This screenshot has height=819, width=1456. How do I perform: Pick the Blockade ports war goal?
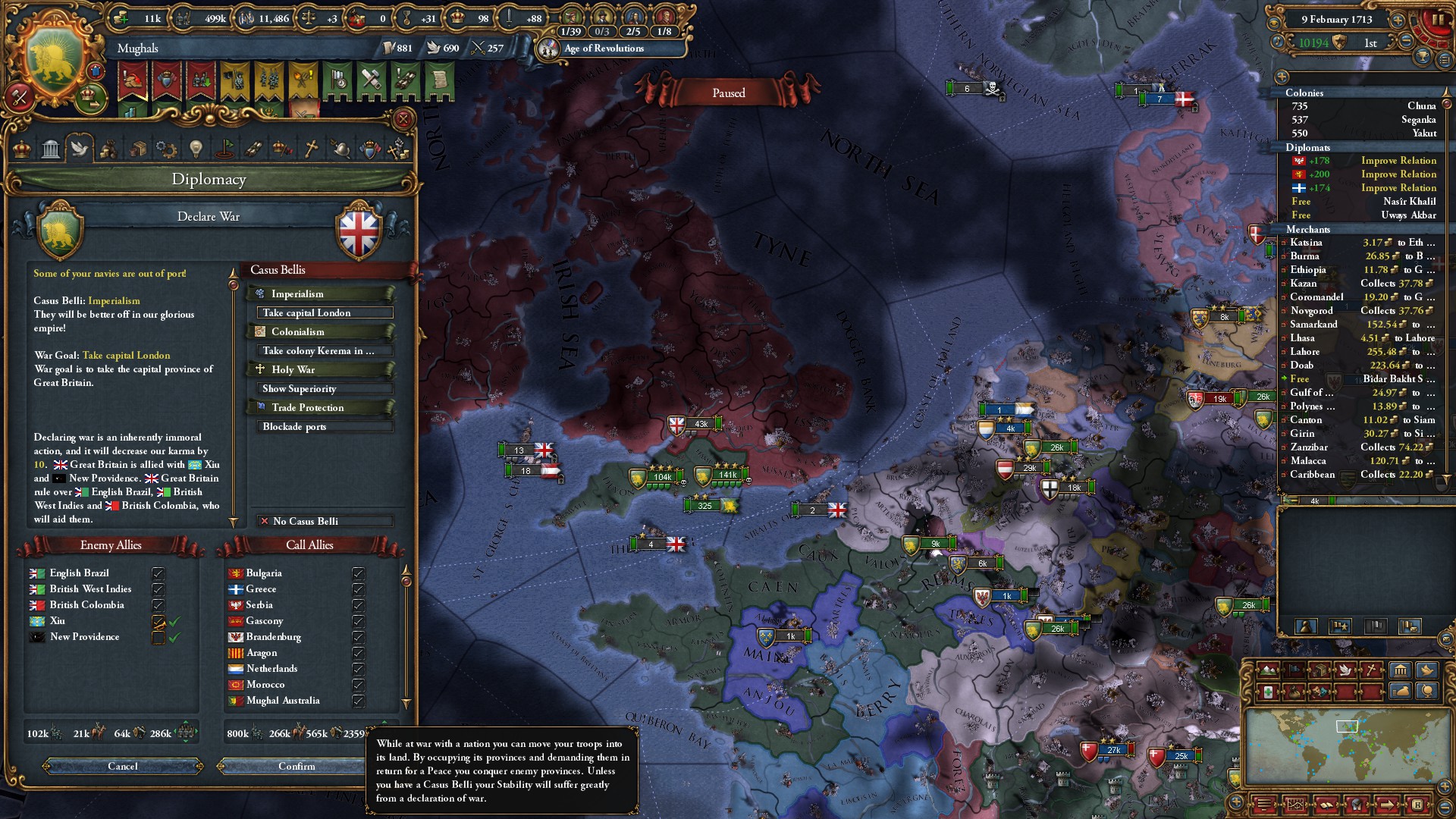pyautogui.click(x=325, y=427)
